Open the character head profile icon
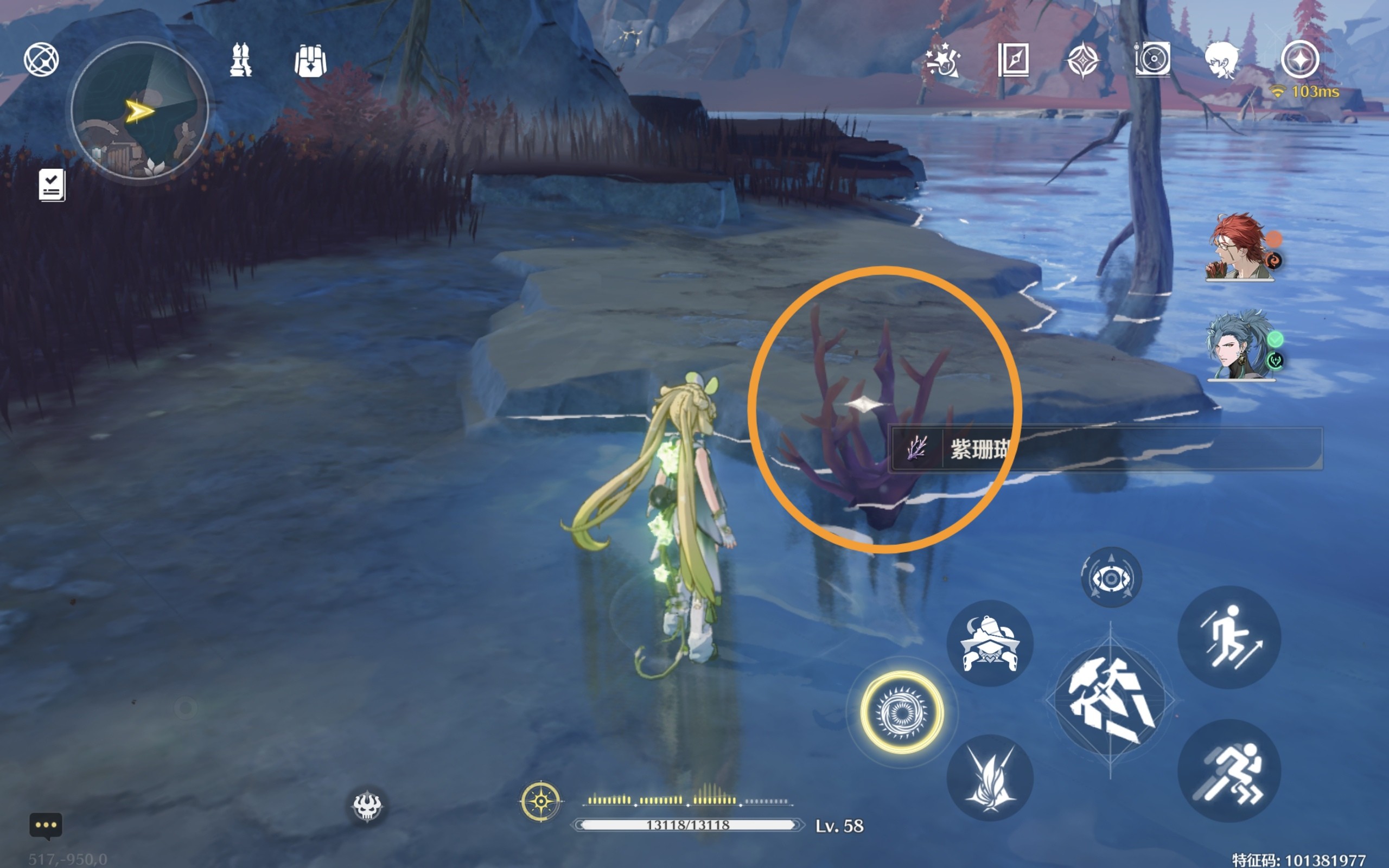 point(1222,60)
